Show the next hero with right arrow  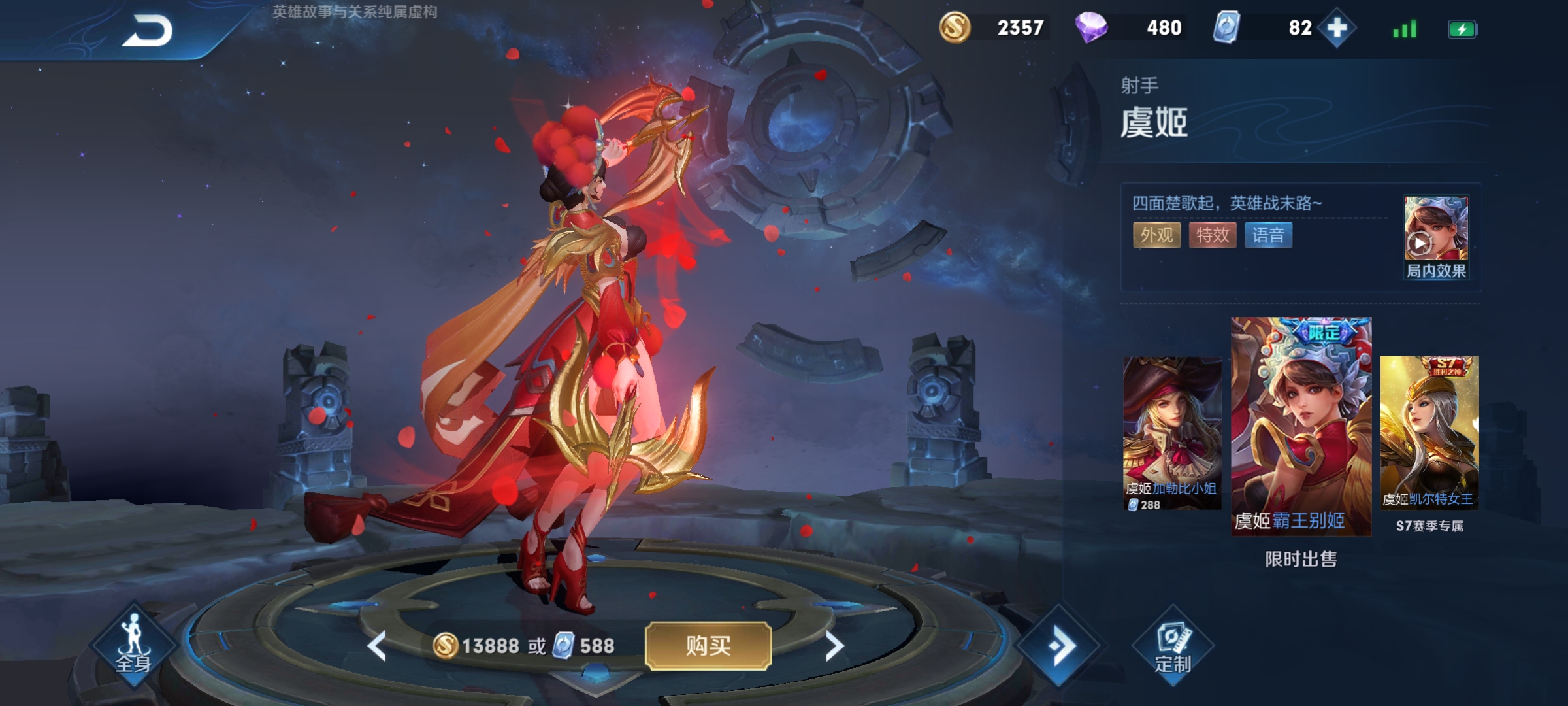[834, 646]
